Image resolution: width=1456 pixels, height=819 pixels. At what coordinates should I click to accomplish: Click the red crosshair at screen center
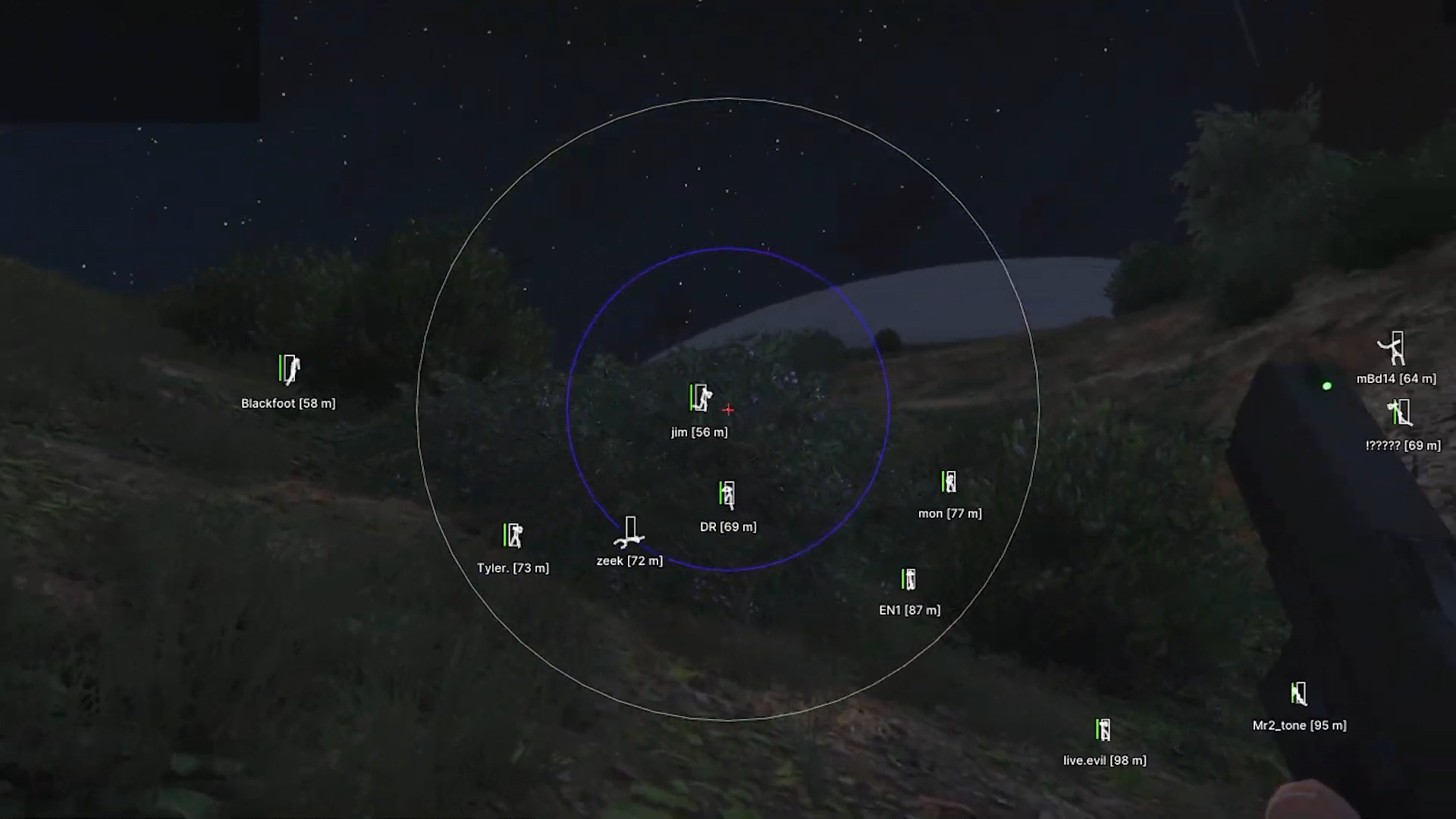point(727,409)
